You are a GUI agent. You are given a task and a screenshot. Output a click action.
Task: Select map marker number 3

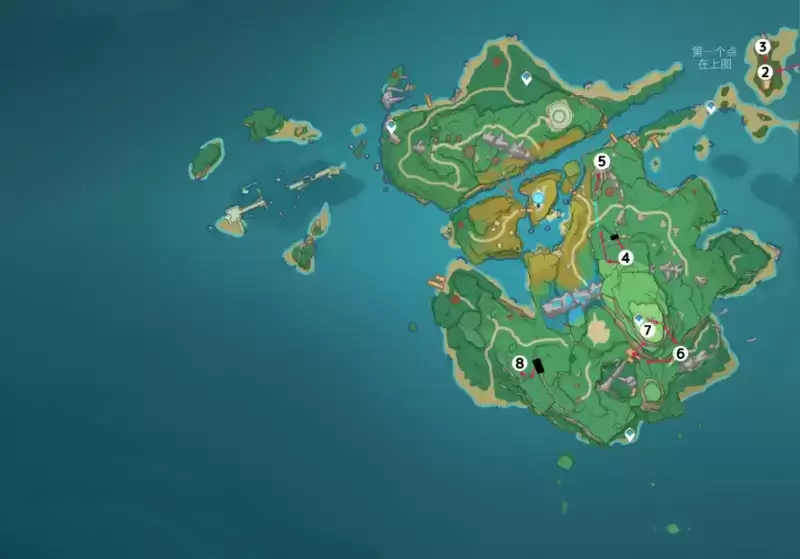click(x=763, y=47)
